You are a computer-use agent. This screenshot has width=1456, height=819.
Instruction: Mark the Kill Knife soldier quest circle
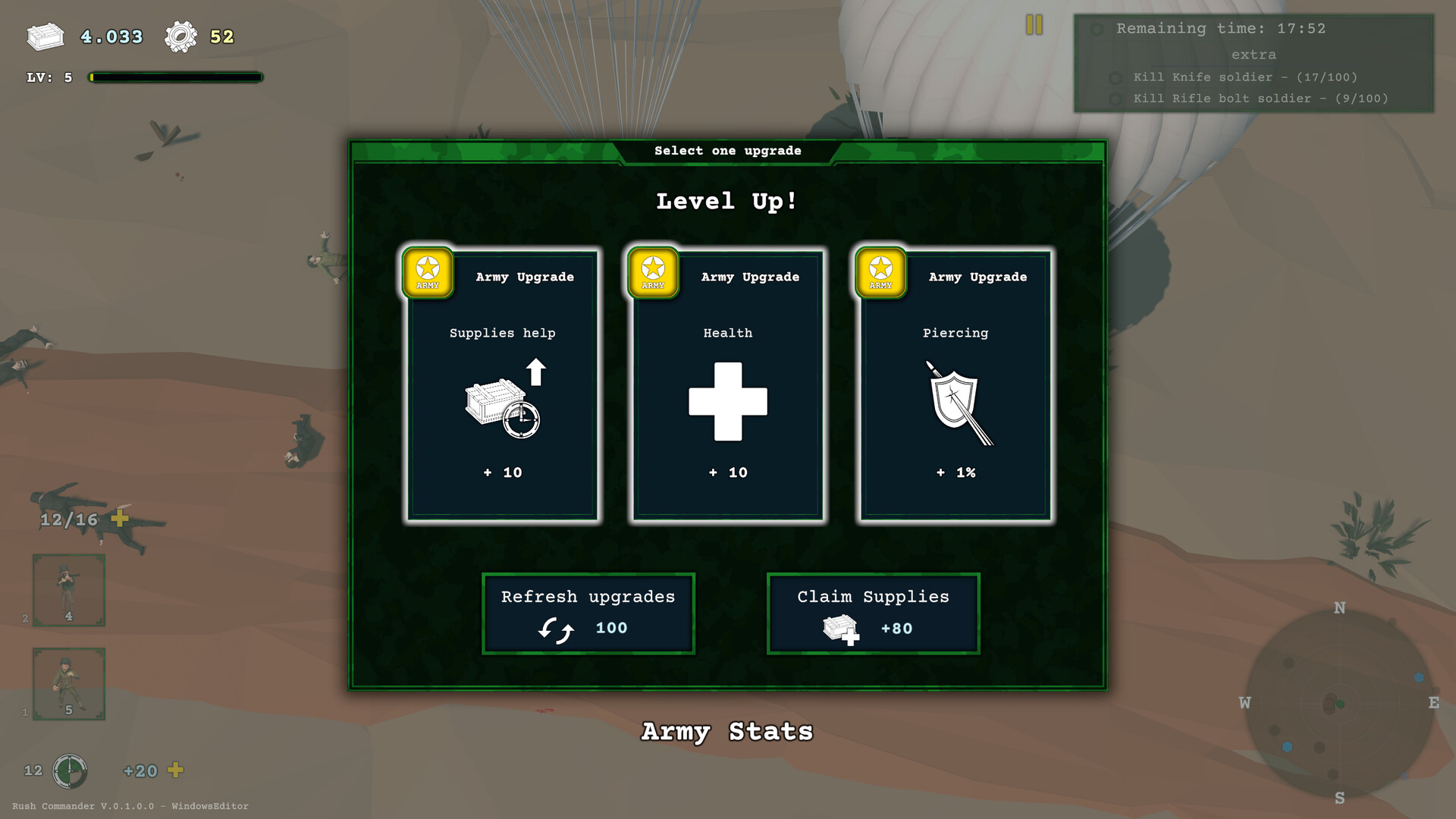coord(1115,77)
